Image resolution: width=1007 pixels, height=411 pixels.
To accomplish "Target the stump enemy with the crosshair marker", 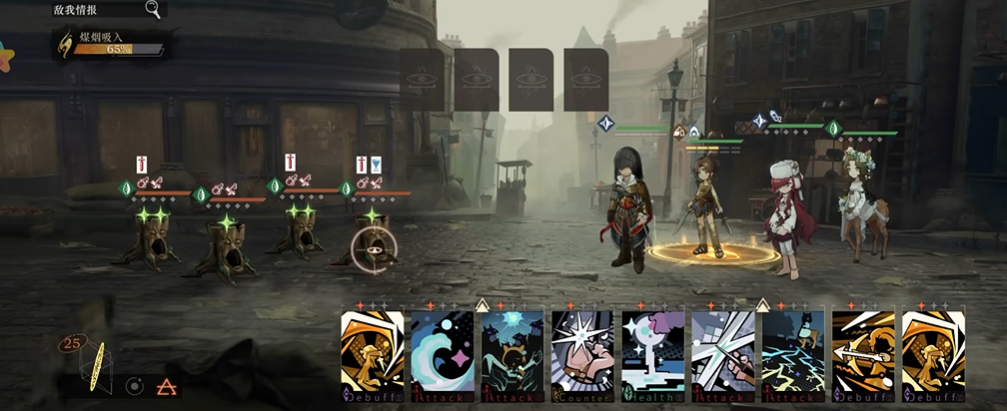I will (372, 248).
